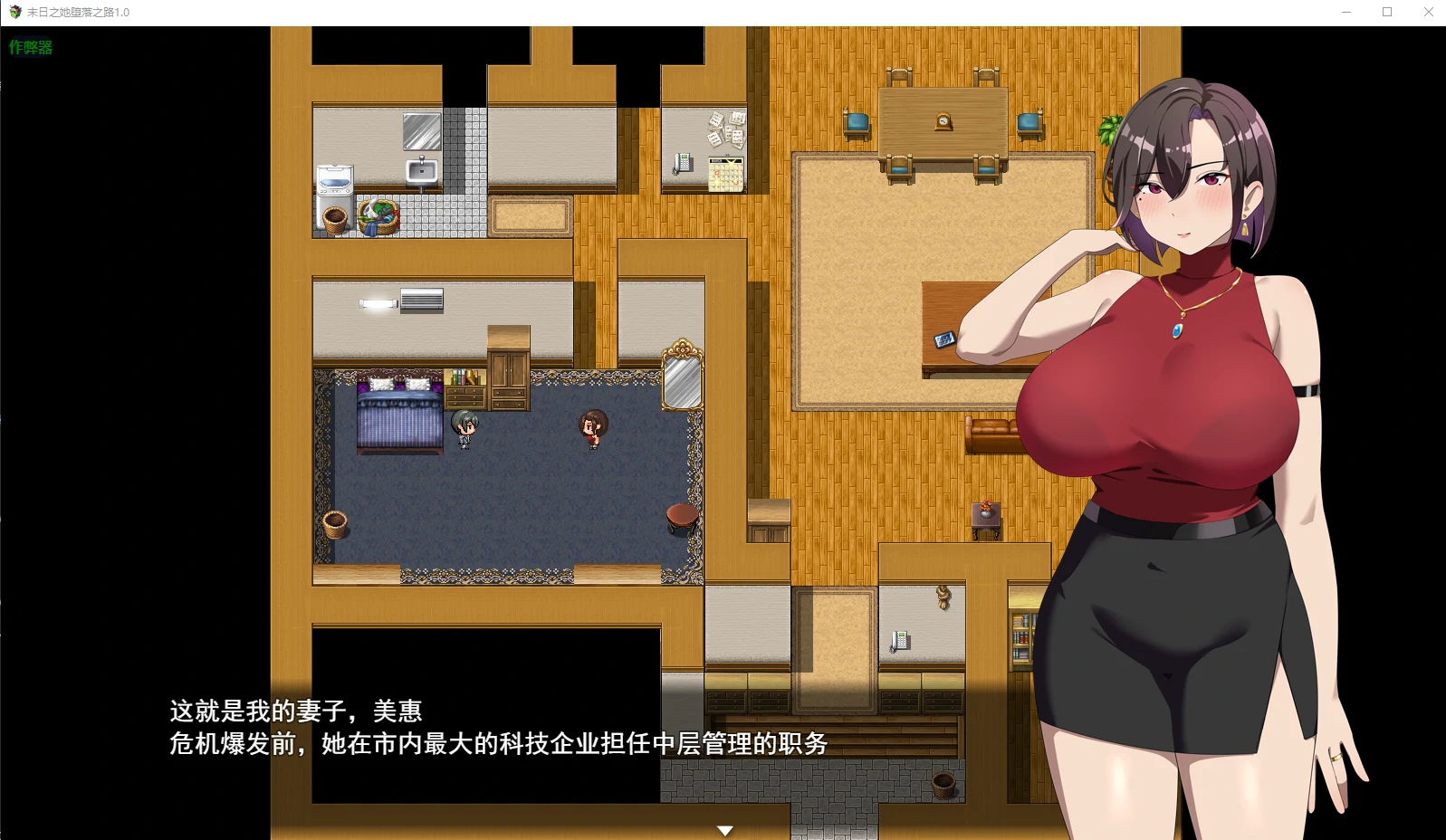Image resolution: width=1446 pixels, height=840 pixels.
Task: Open the 作弊器 cheat tool
Action: click(x=30, y=48)
